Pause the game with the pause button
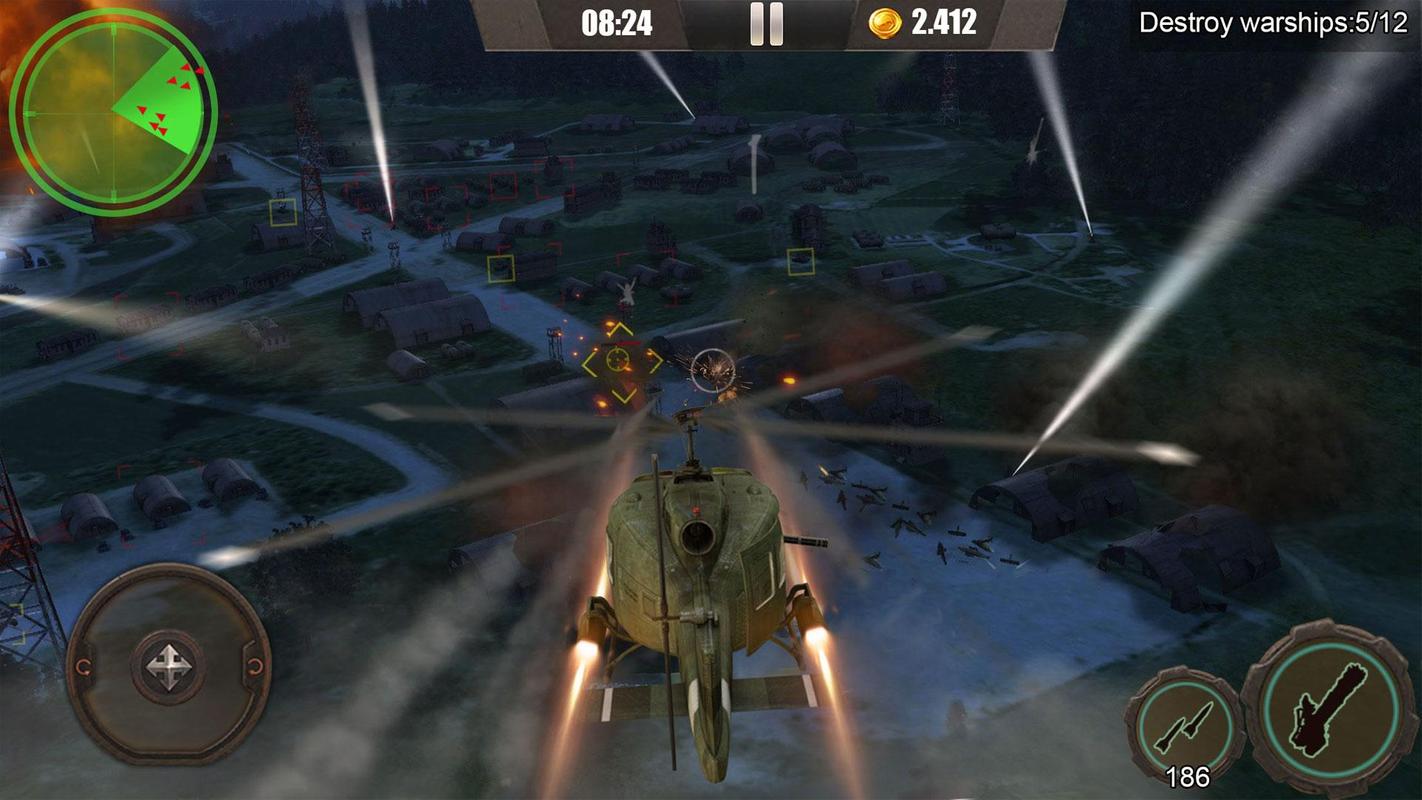This screenshot has width=1422, height=800. pyautogui.click(x=766, y=24)
